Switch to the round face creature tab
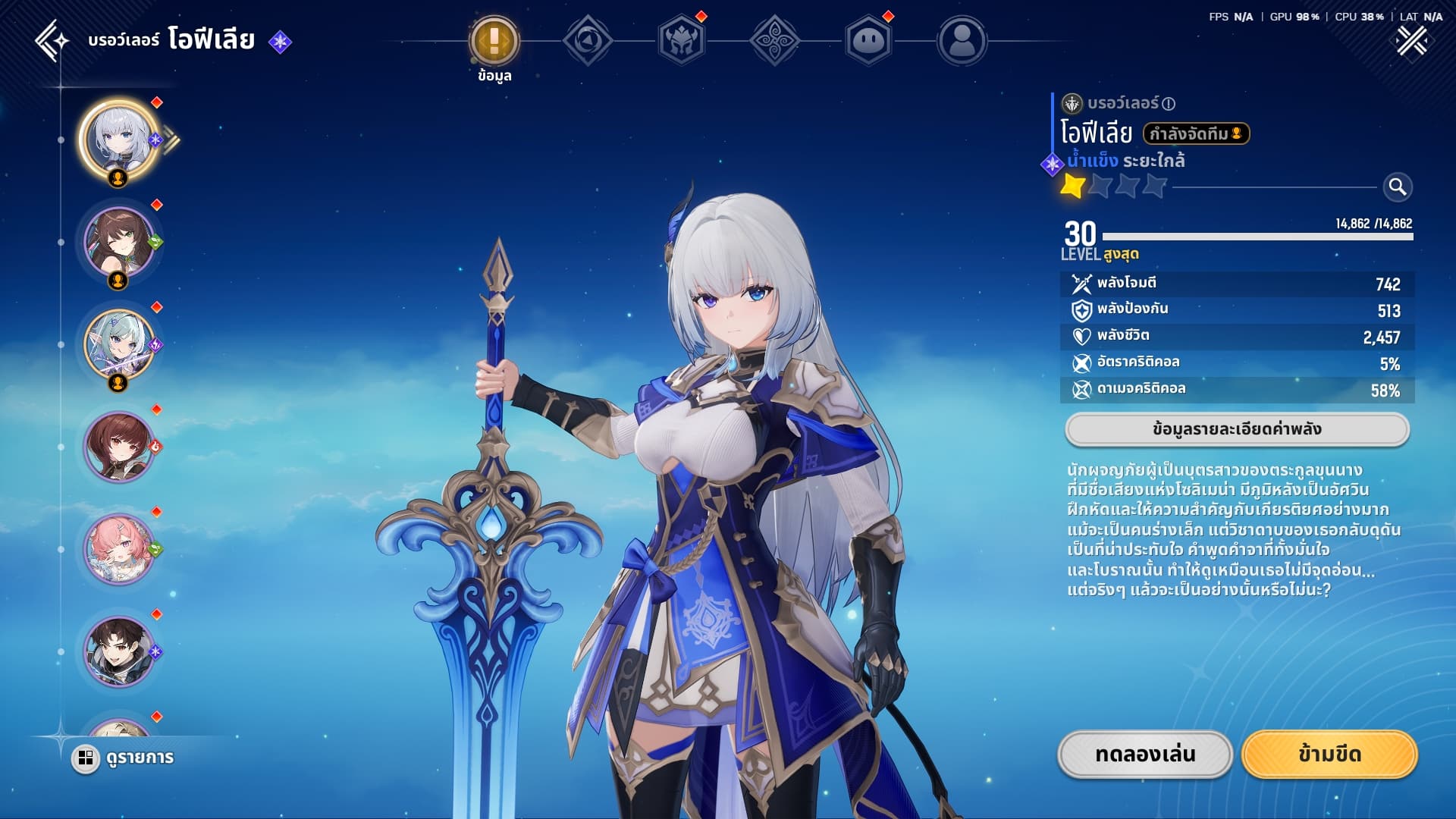Image resolution: width=1456 pixels, height=819 pixels. 868,41
